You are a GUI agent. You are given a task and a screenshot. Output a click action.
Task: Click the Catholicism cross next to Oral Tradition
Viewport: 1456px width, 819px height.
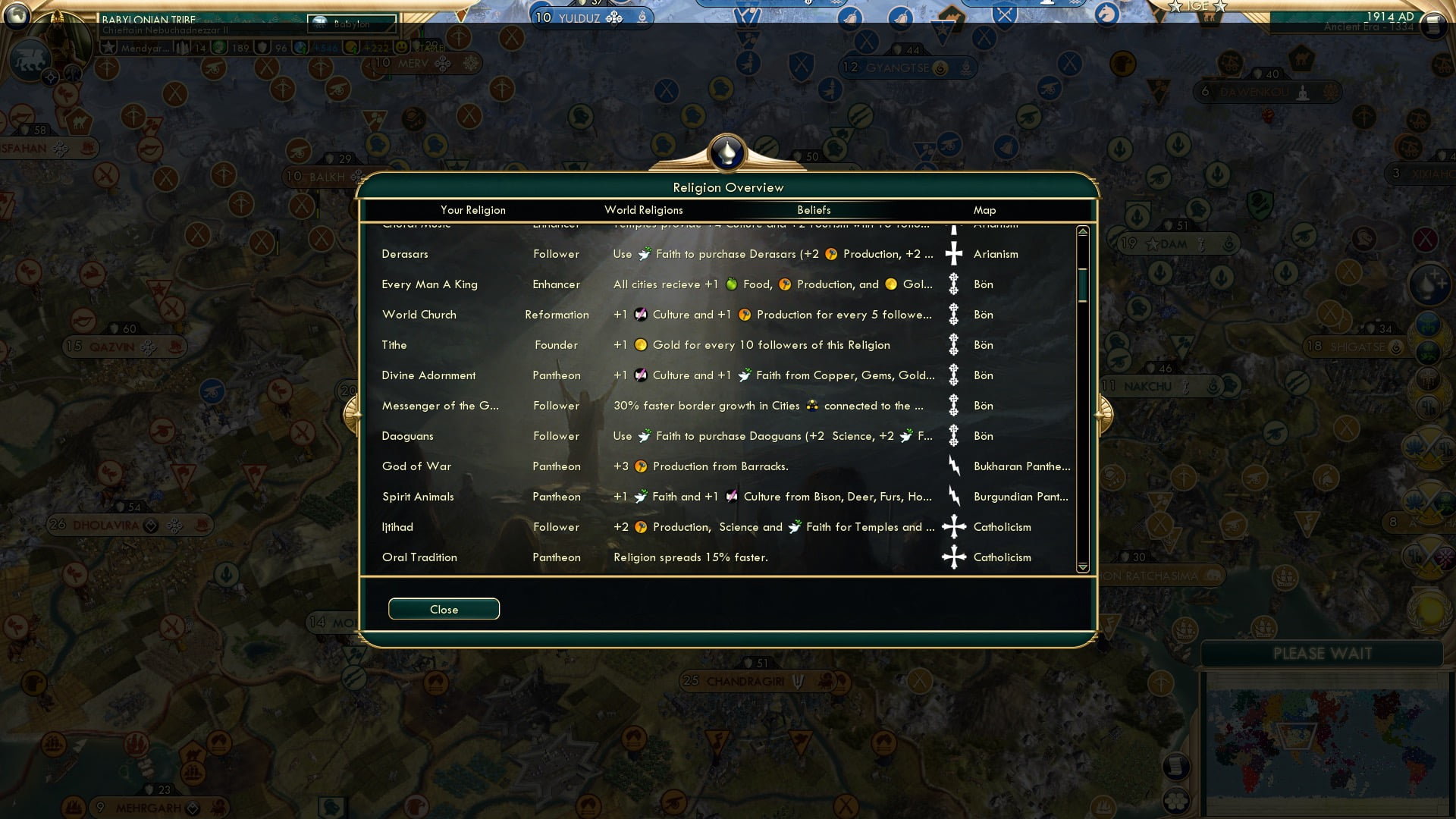pos(954,557)
